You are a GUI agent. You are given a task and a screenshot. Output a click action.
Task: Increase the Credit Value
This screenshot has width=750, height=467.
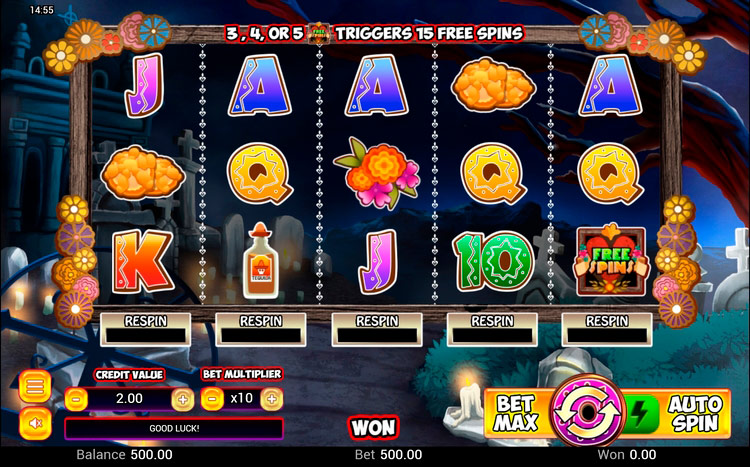(183, 398)
